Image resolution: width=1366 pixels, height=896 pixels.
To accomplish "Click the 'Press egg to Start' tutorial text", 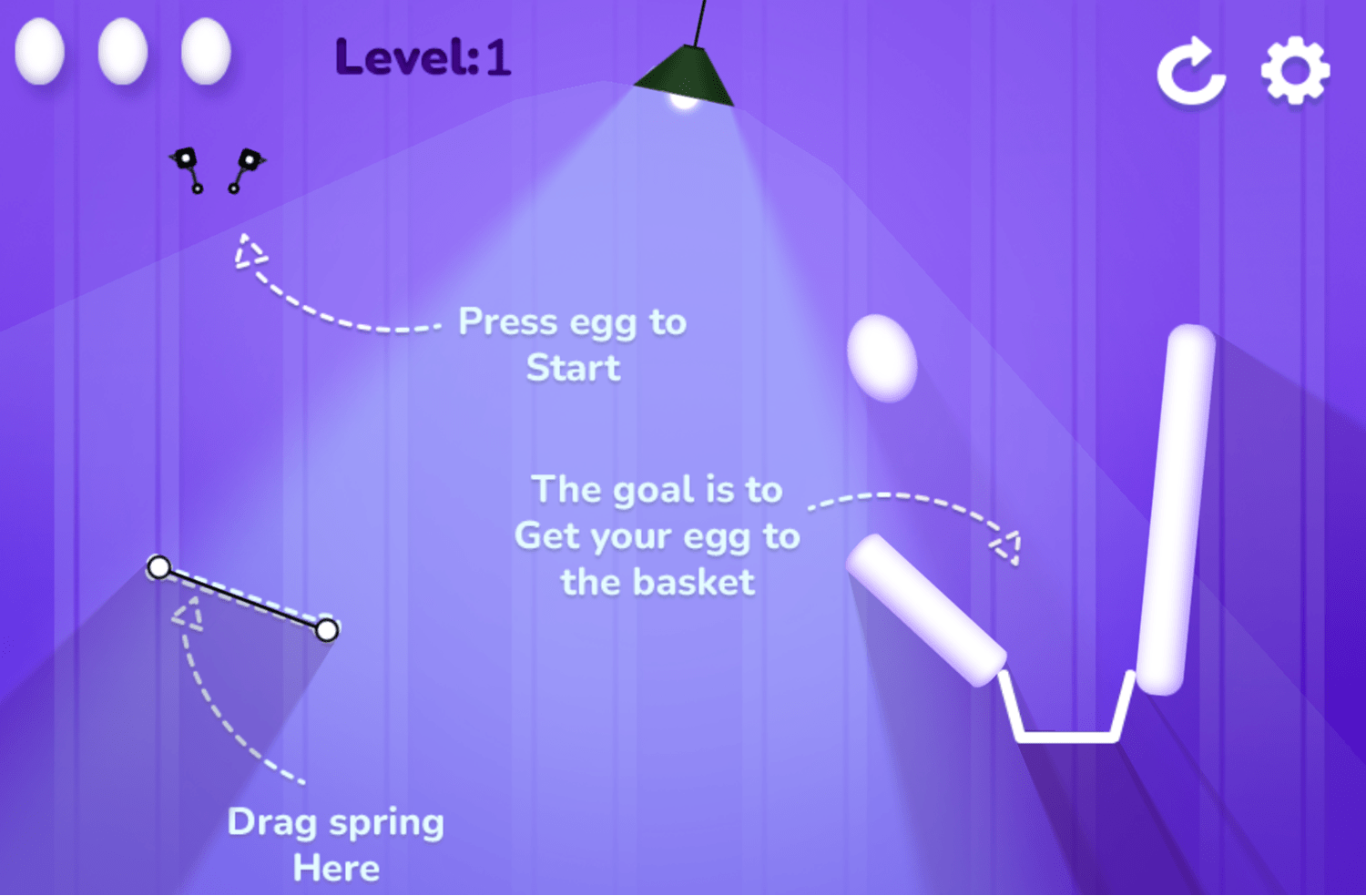I will coord(573,344).
